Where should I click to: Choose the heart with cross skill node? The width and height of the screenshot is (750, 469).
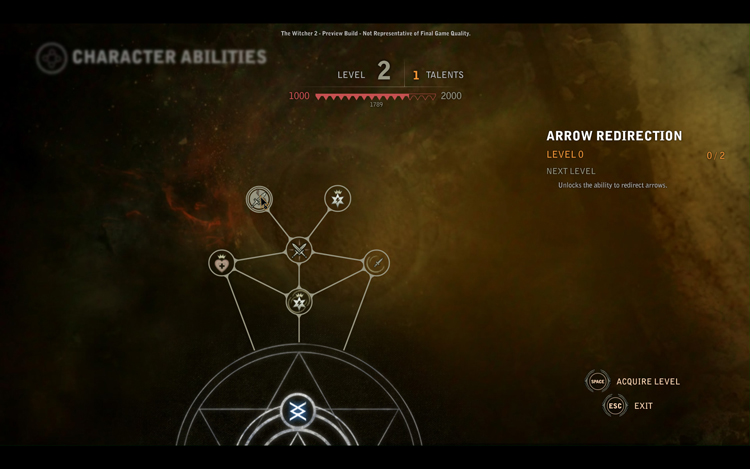(x=221, y=263)
